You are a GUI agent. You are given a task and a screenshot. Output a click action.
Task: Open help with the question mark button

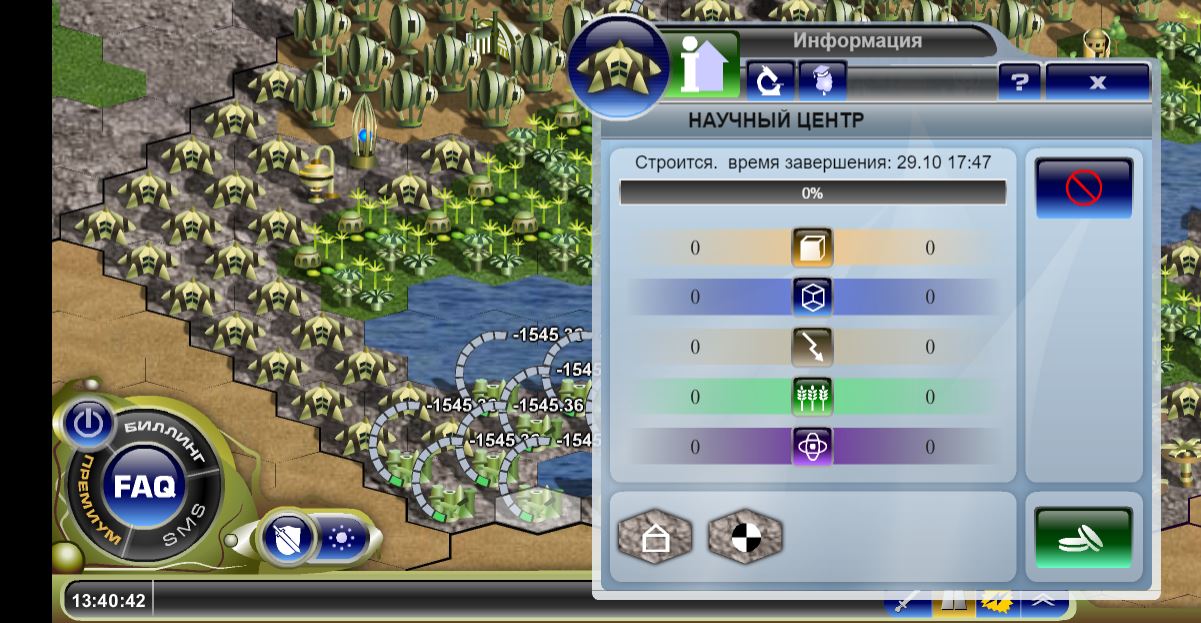pyautogui.click(x=1019, y=83)
